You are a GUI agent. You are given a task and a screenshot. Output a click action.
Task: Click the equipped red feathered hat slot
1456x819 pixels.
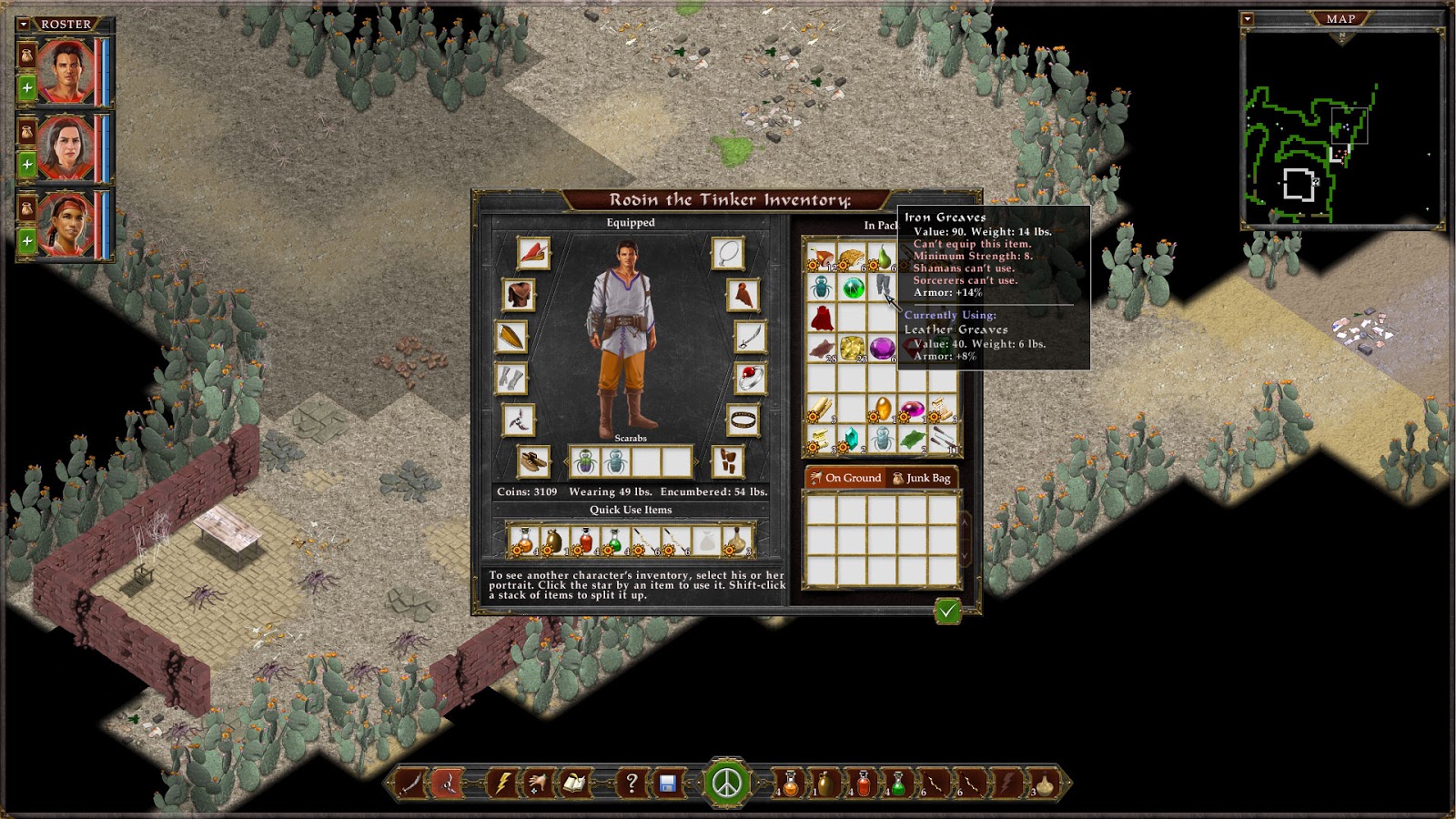click(533, 253)
